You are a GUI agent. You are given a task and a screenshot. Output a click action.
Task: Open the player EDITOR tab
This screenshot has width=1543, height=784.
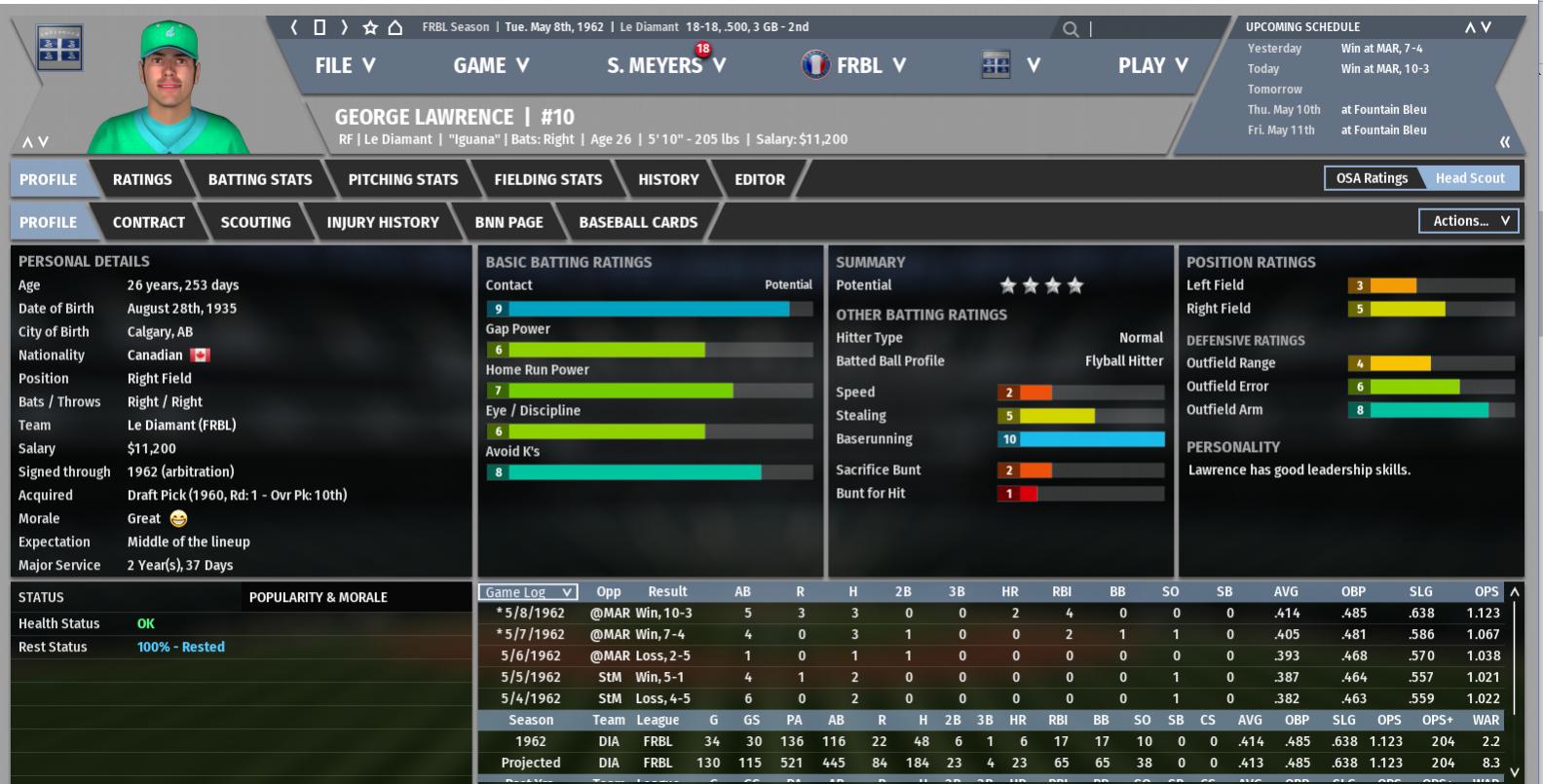click(760, 179)
